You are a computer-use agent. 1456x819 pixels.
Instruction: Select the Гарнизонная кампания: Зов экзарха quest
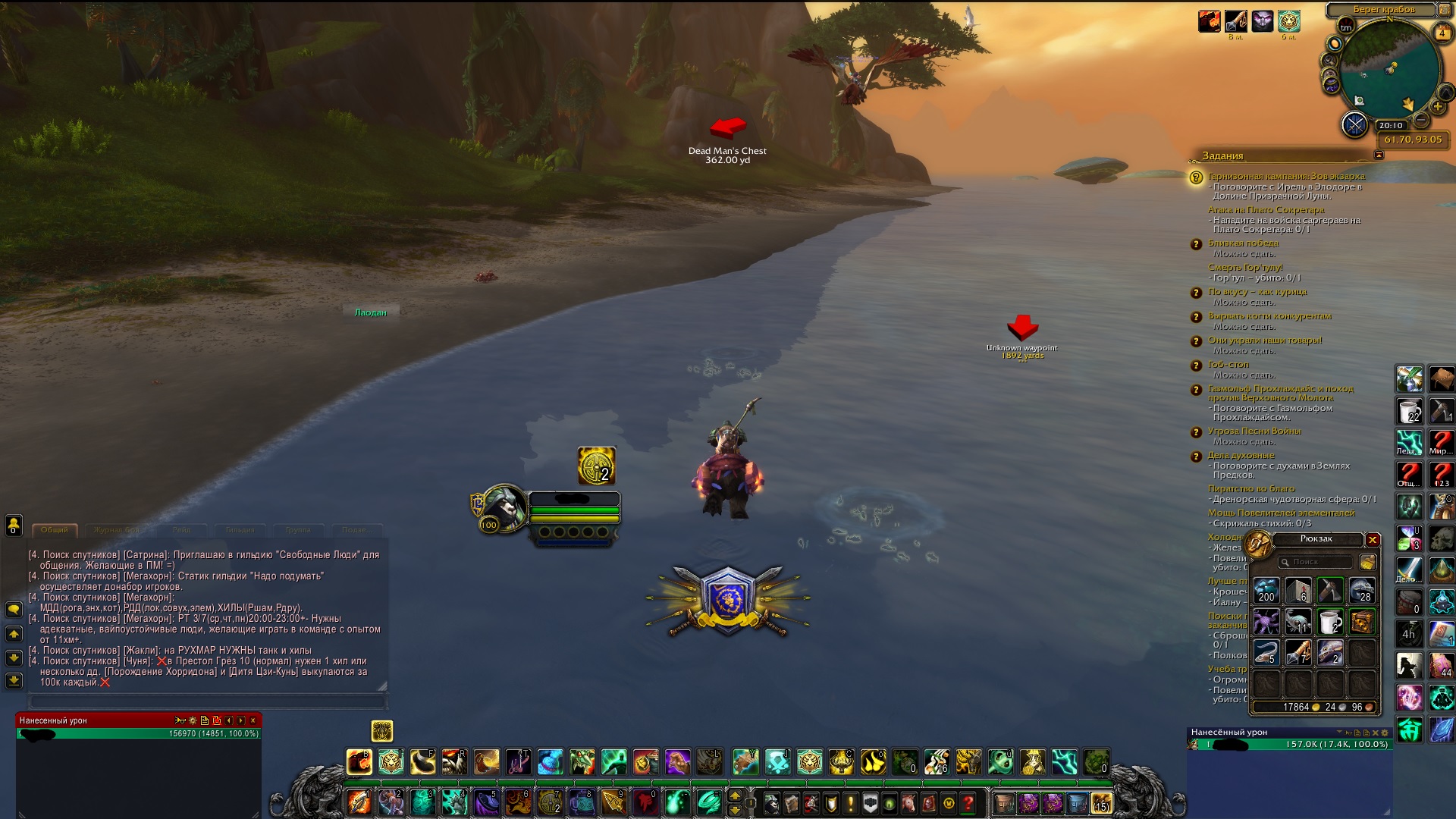coord(1286,177)
